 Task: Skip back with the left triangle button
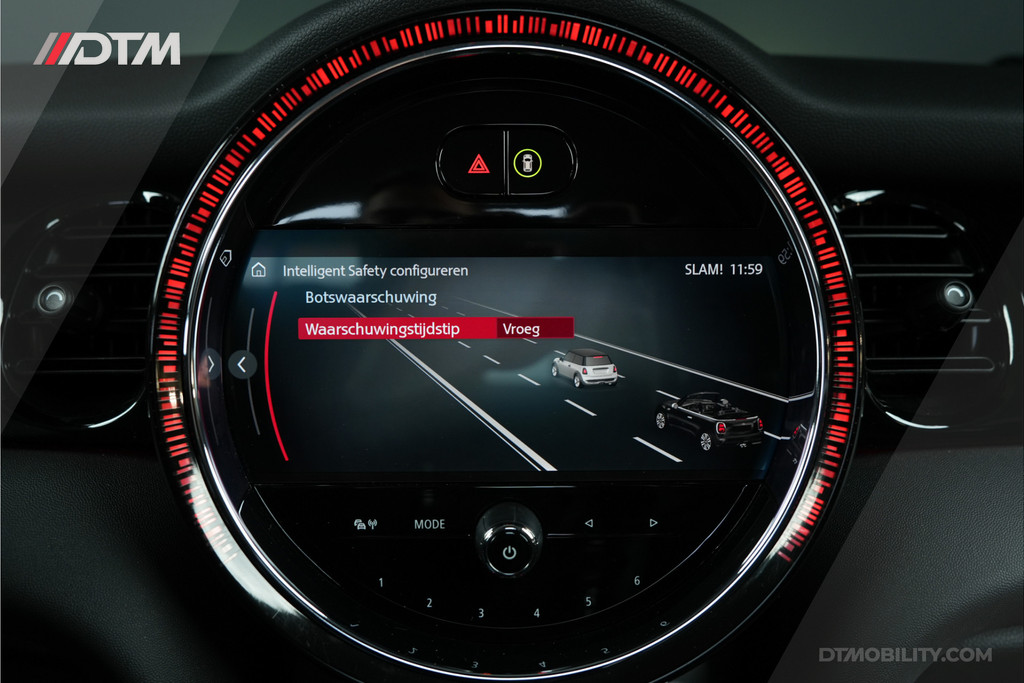[x=588, y=522]
